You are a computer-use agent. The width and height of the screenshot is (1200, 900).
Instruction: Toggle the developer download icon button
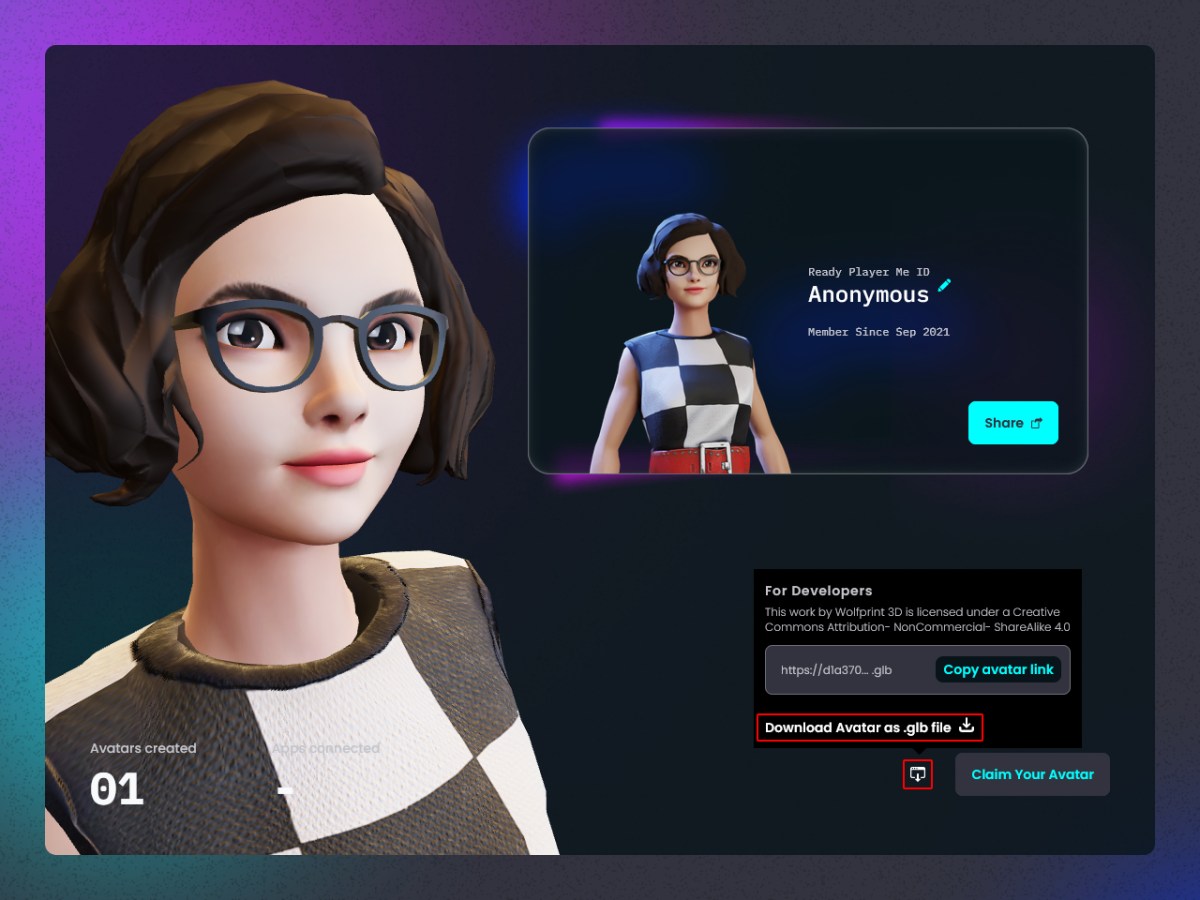[x=917, y=774]
